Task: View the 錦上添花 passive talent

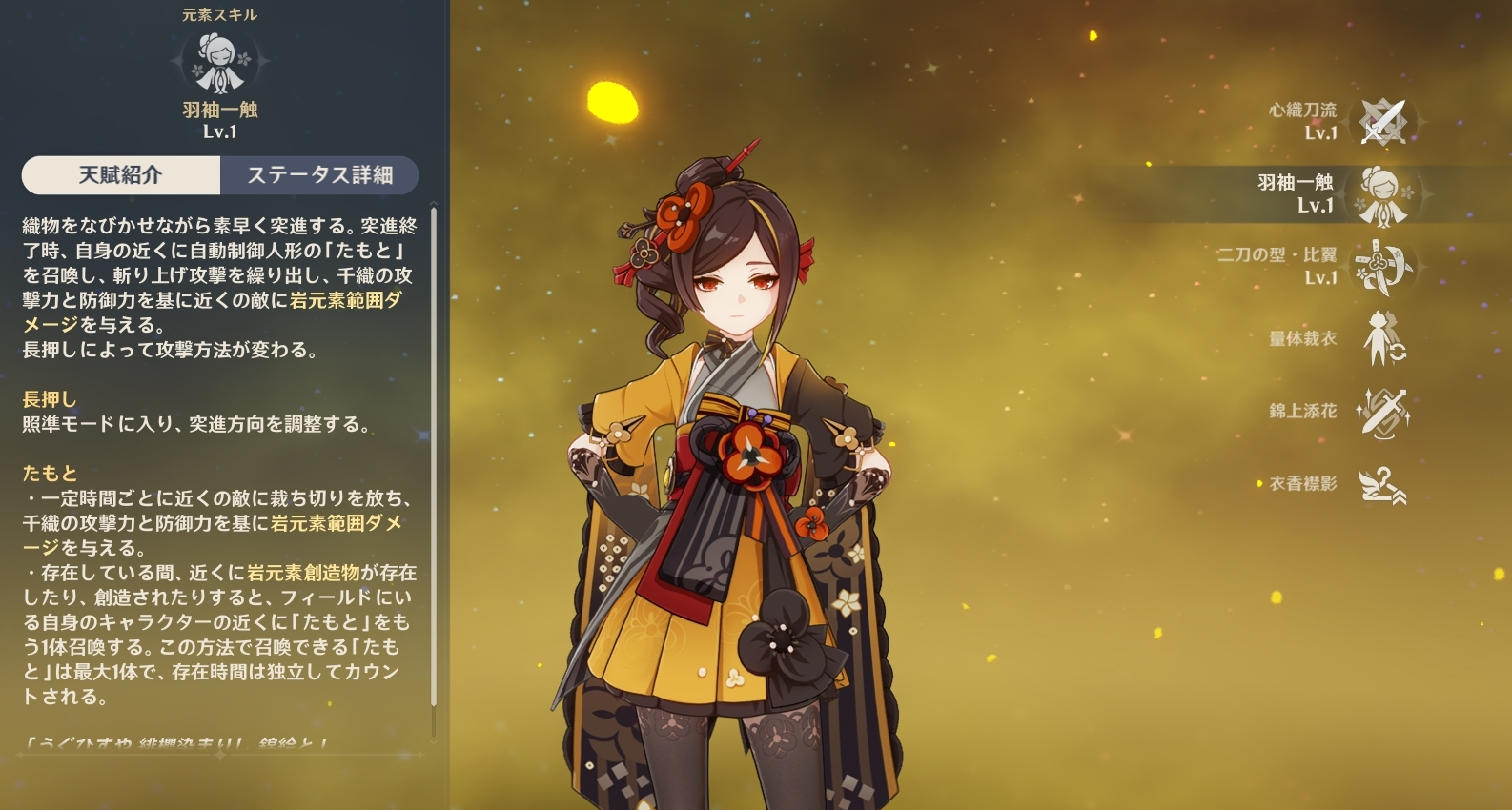Action: (x=1381, y=412)
